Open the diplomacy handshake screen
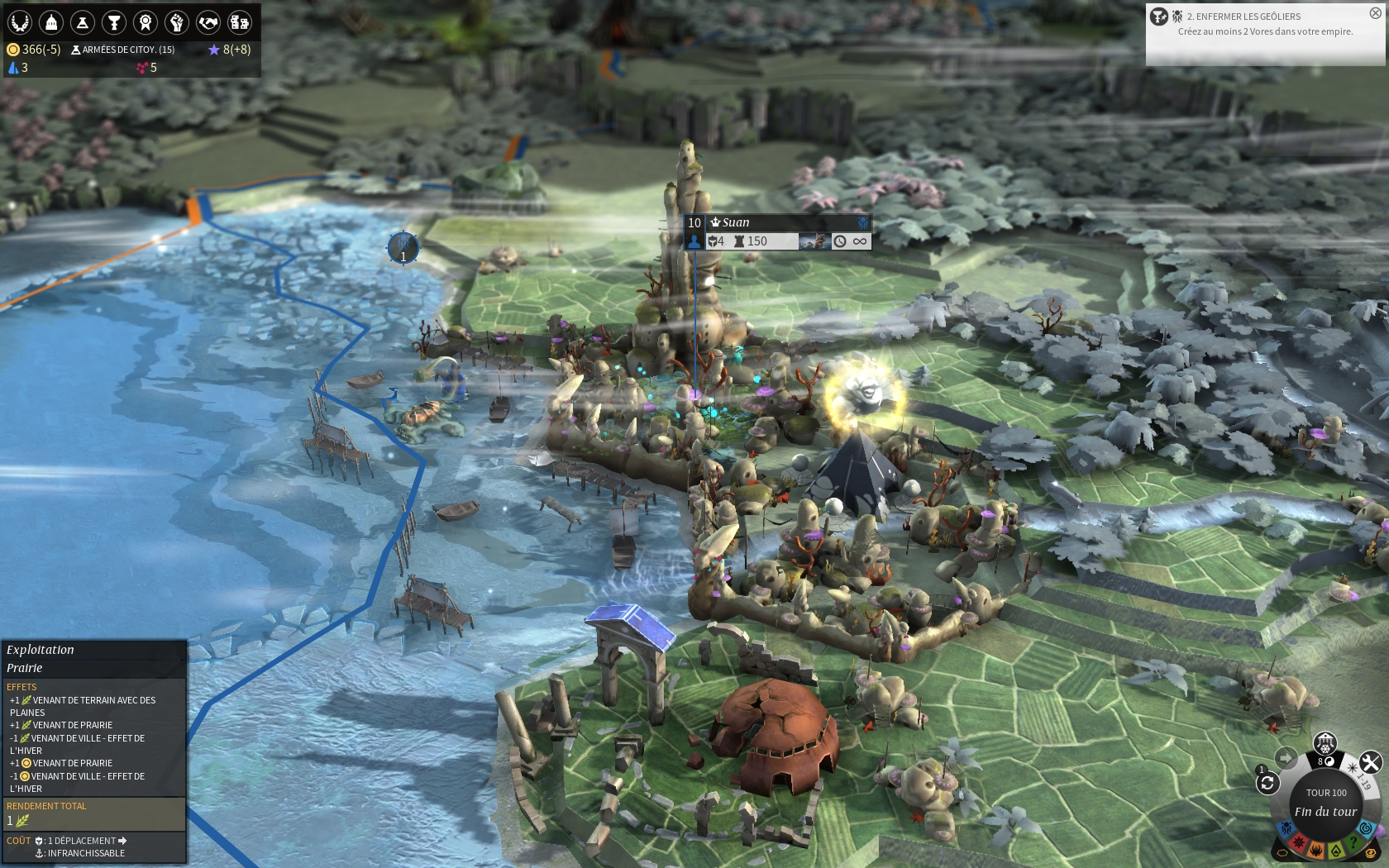 (x=208, y=22)
